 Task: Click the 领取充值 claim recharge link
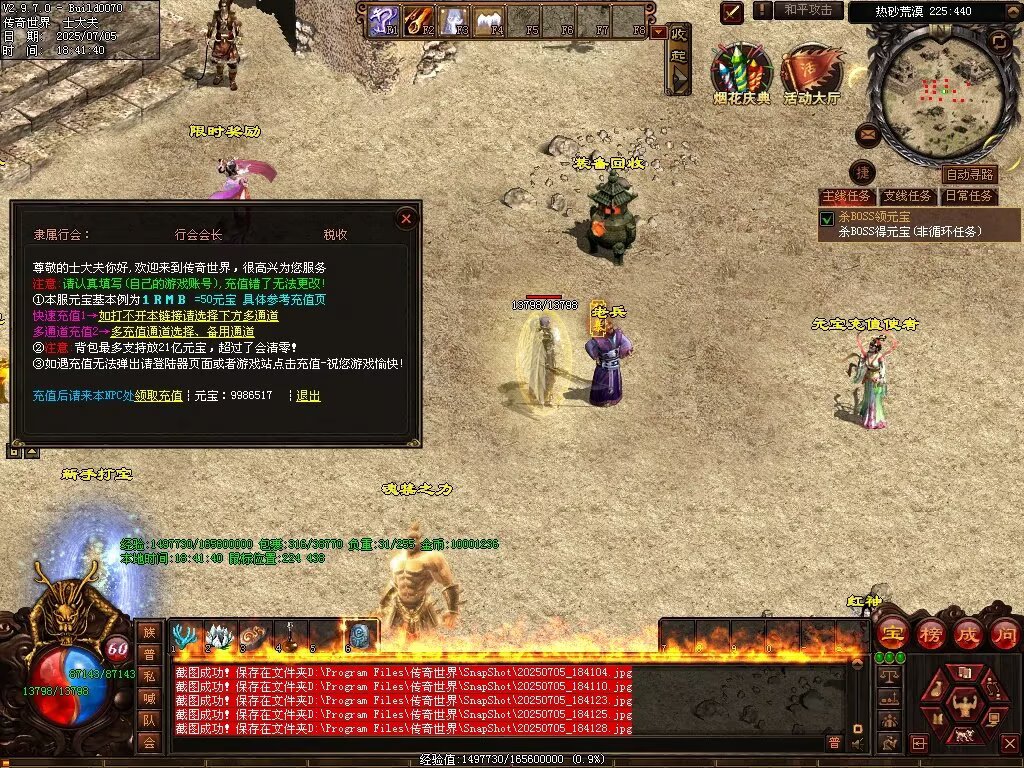(159, 396)
